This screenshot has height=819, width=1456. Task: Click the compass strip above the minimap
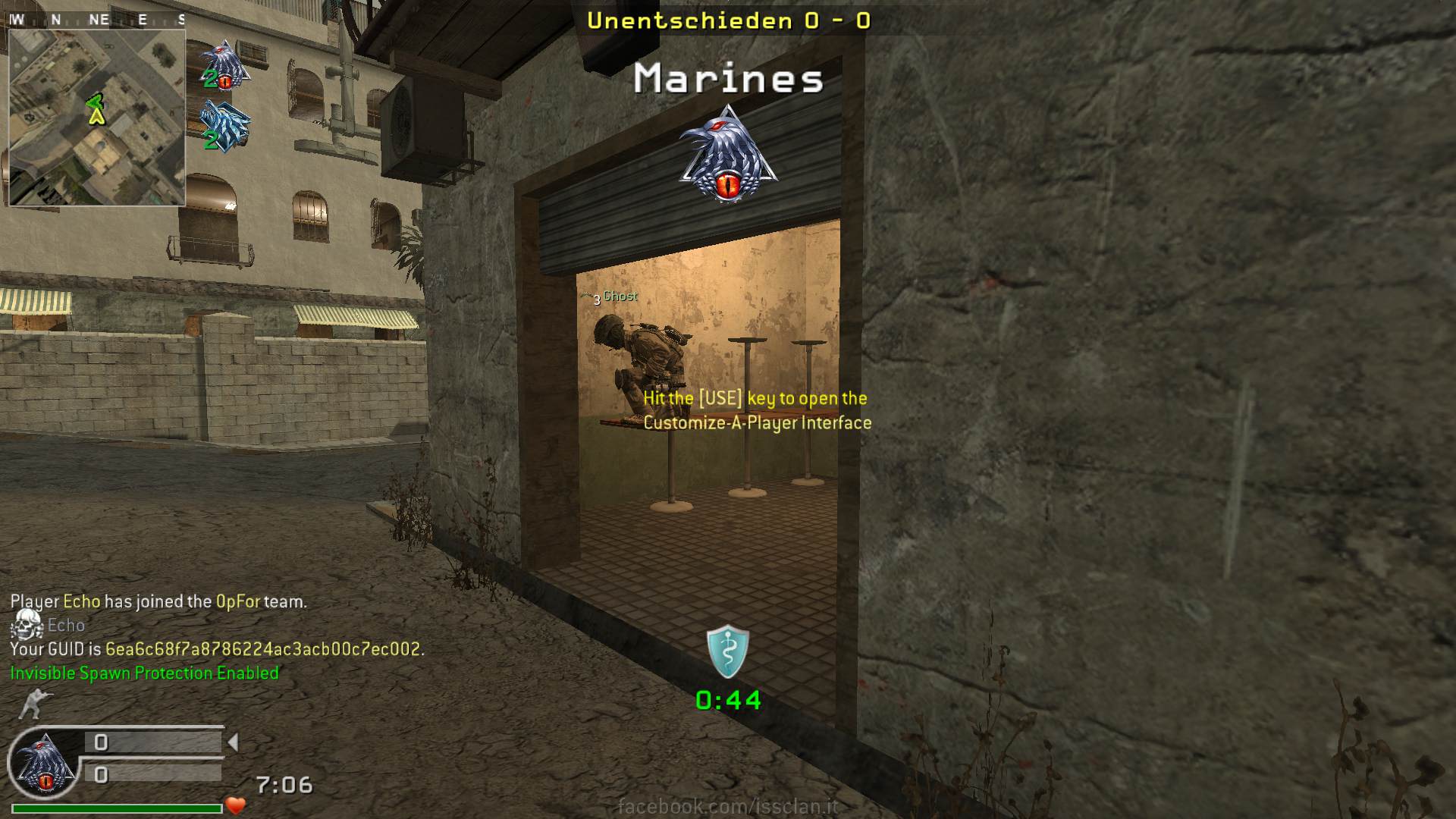(x=96, y=20)
